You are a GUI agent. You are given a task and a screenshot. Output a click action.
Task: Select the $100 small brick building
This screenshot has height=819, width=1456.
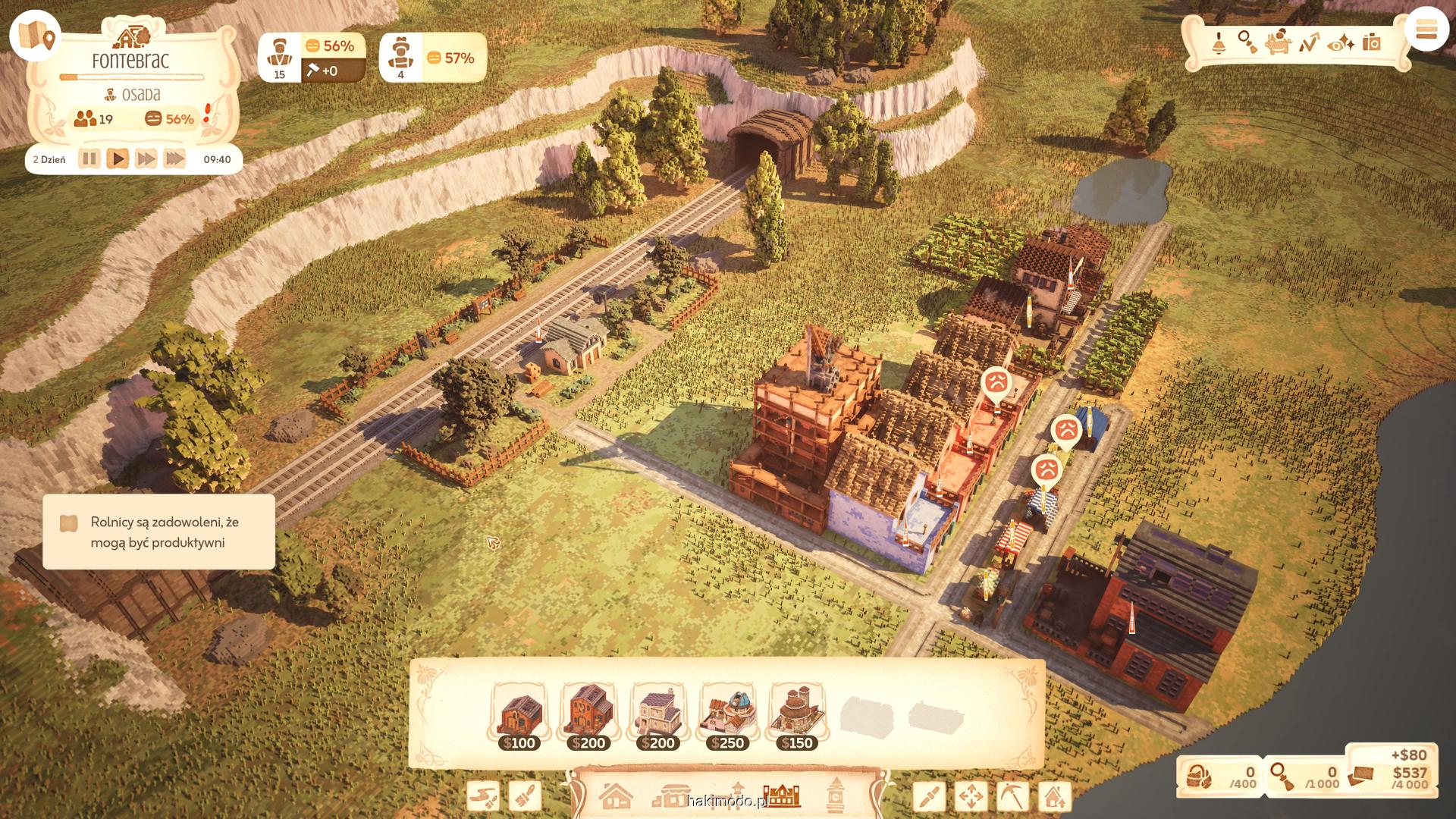point(520,717)
